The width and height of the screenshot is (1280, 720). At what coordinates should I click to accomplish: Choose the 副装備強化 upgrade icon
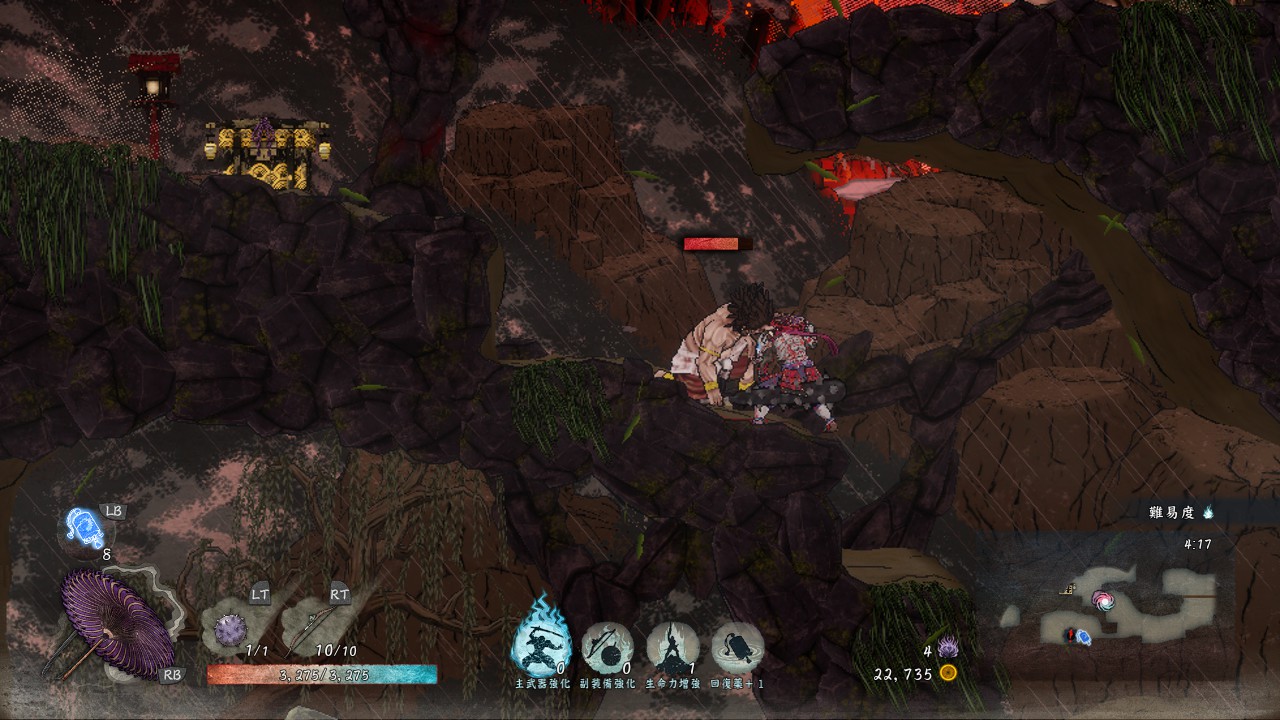[607, 647]
